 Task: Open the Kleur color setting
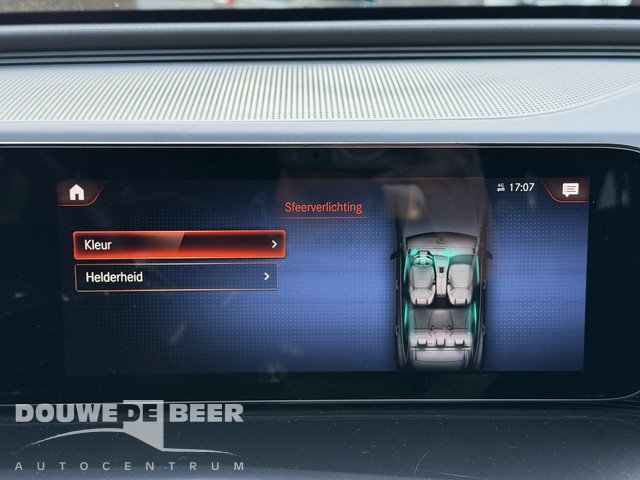[x=179, y=244]
